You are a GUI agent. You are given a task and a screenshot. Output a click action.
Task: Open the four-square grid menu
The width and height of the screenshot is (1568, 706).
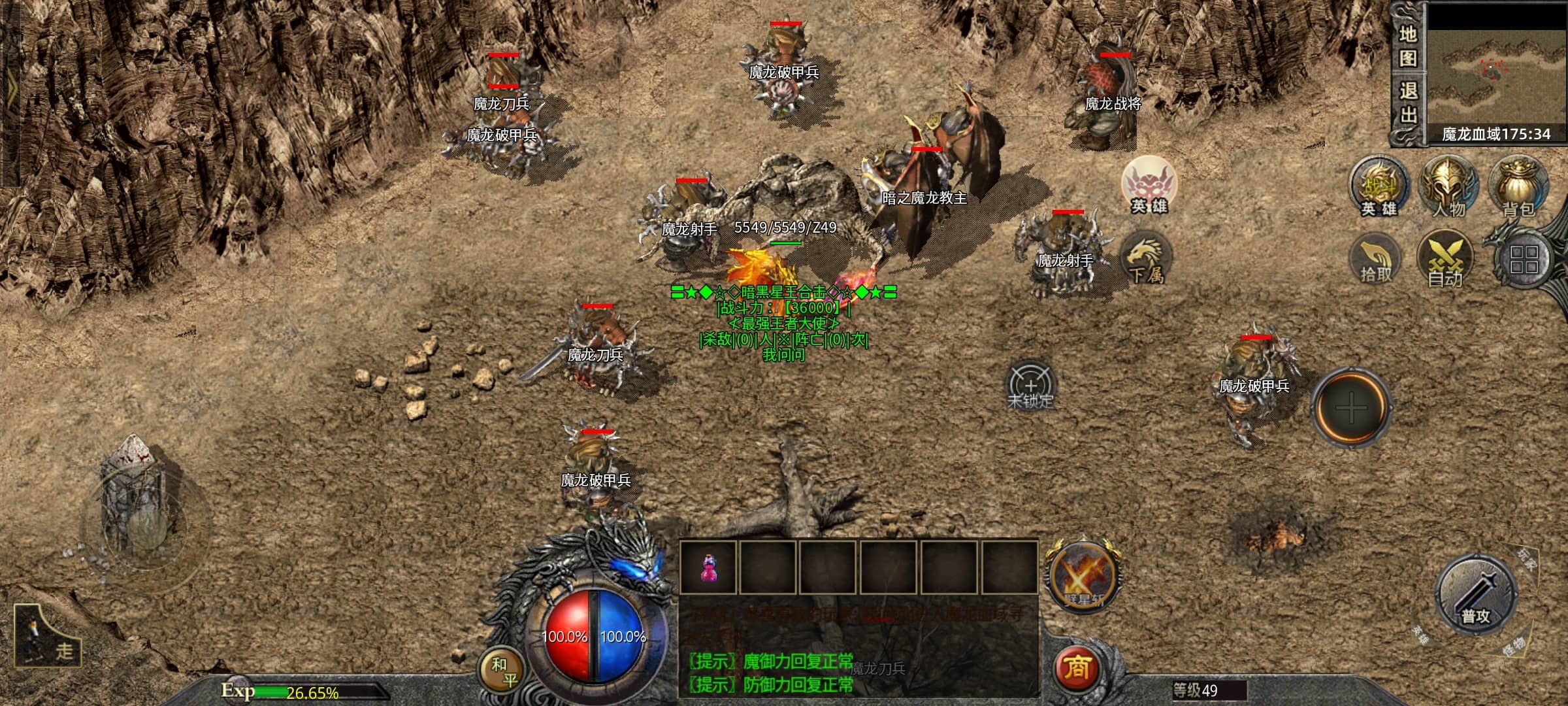pos(1524,260)
